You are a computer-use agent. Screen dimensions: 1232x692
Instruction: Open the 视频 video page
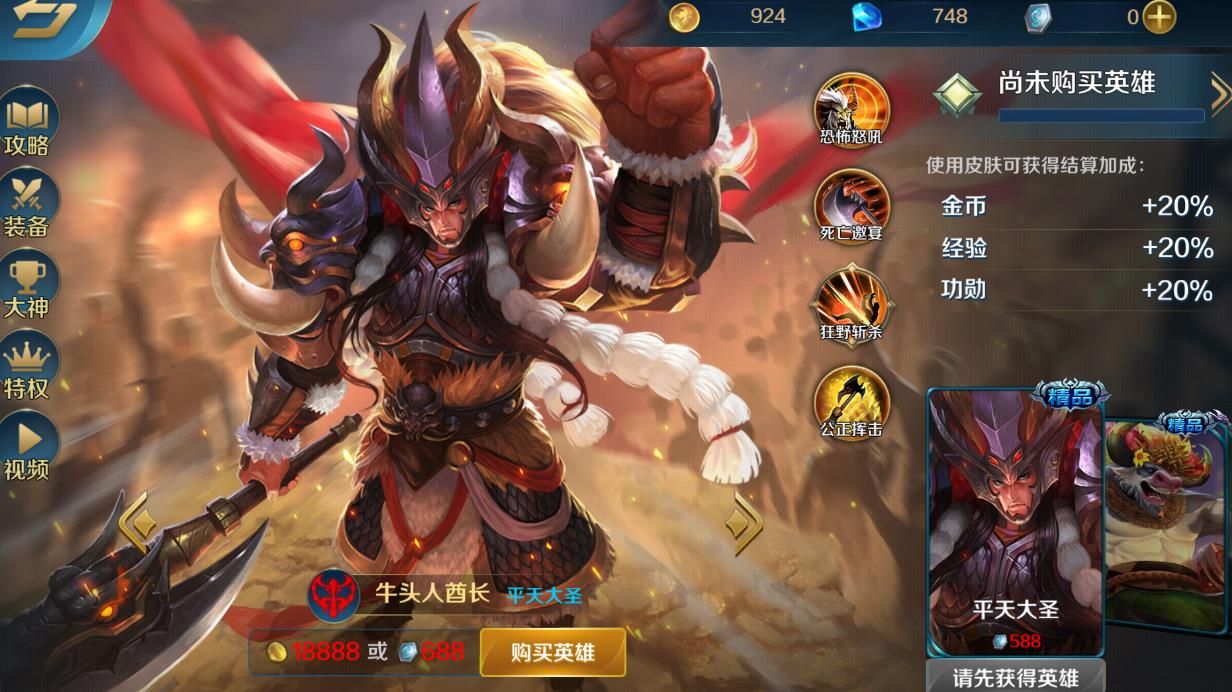27,446
